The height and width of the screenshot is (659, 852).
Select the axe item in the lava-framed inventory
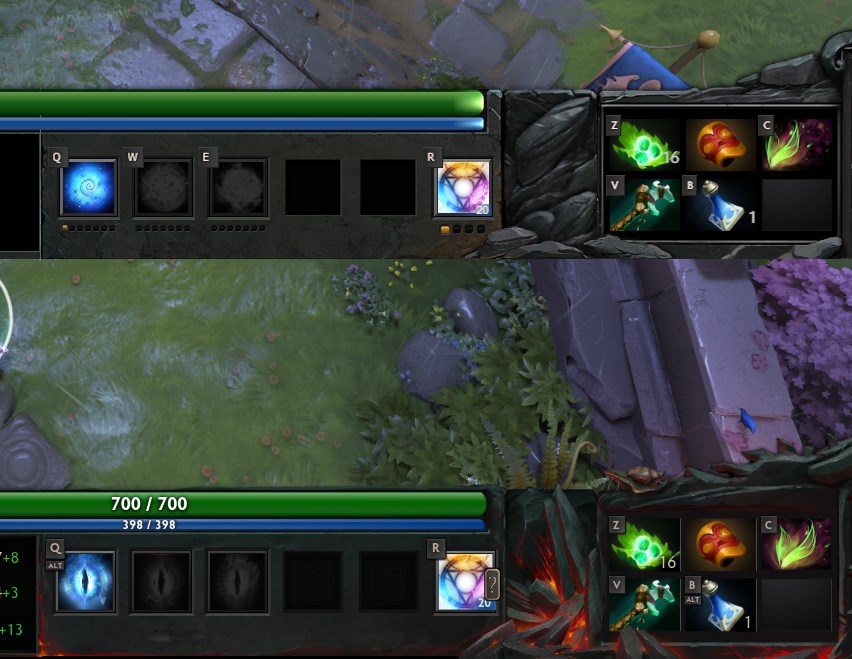[x=644, y=605]
